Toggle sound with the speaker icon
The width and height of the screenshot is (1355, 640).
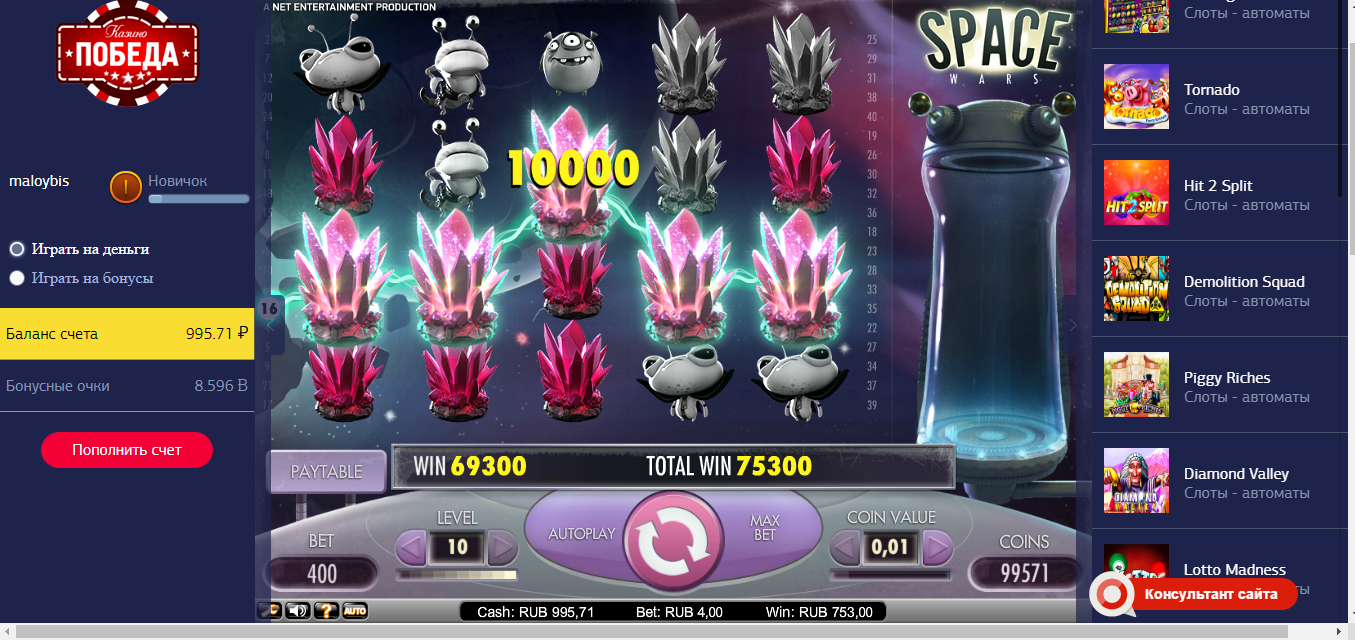tap(297, 610)
